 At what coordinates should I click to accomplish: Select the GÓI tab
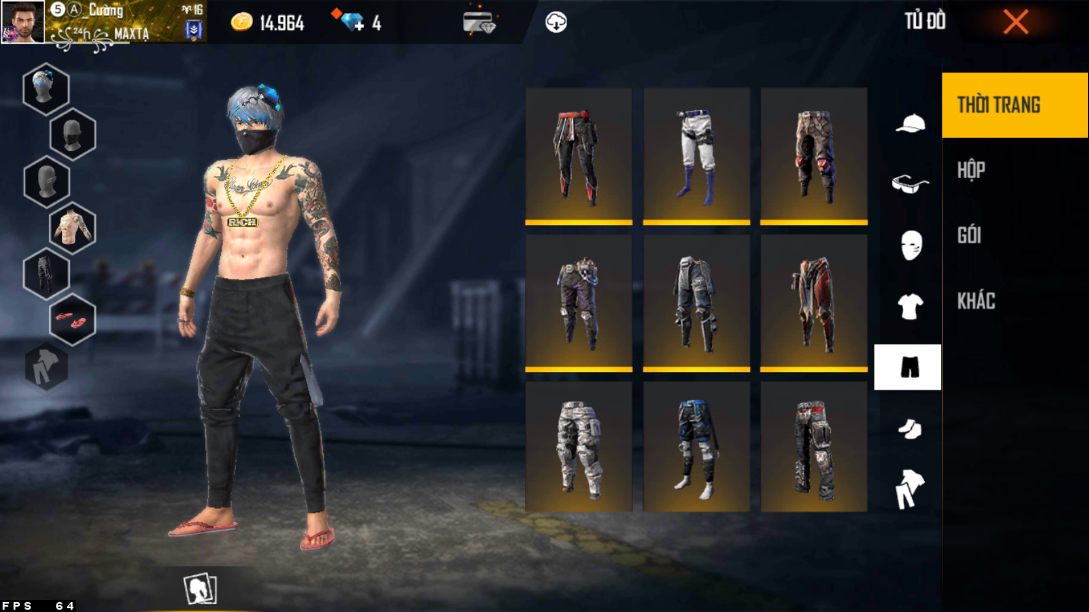(1014, 235)
